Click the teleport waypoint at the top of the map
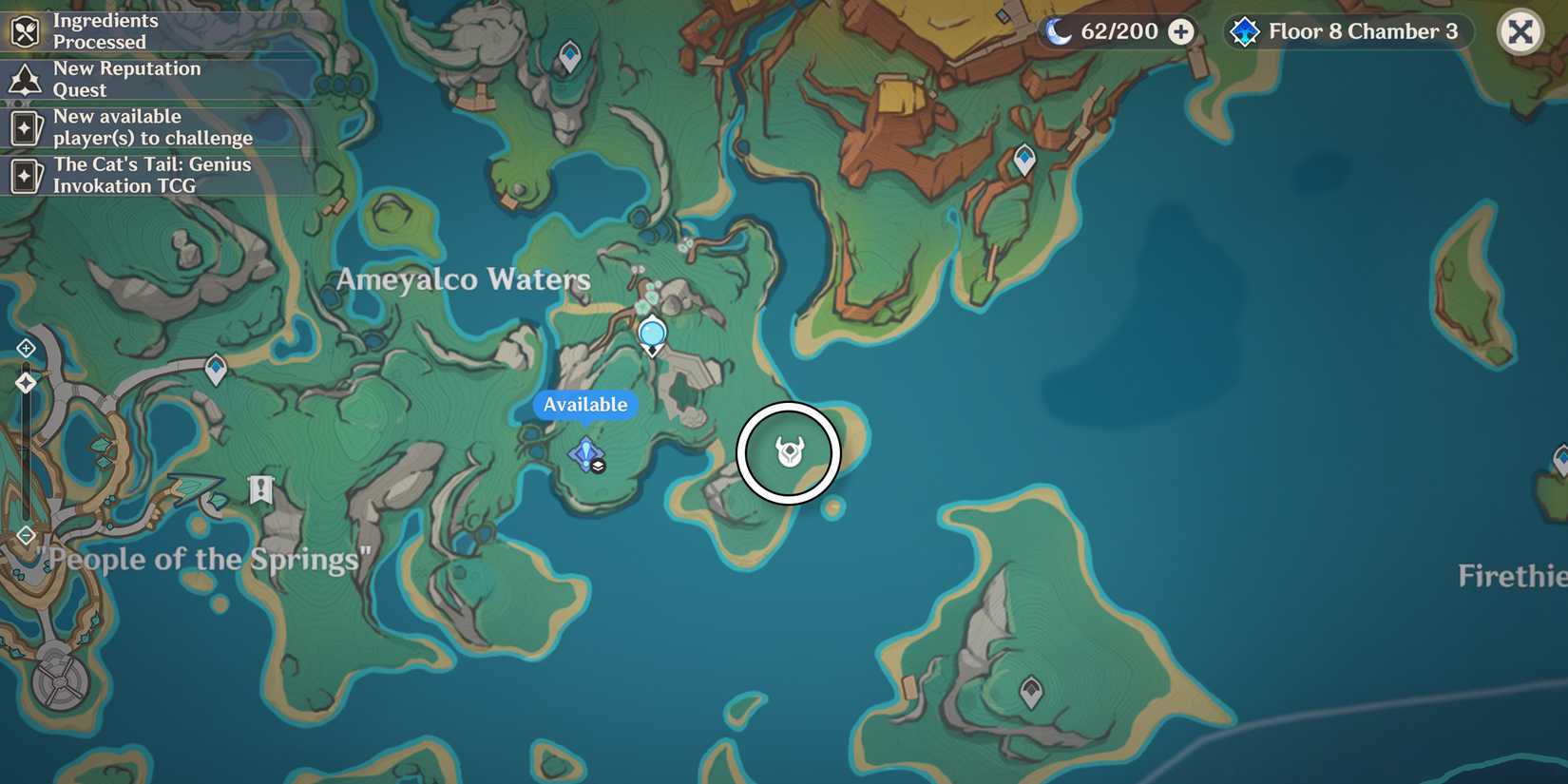 tap(570, 56)
